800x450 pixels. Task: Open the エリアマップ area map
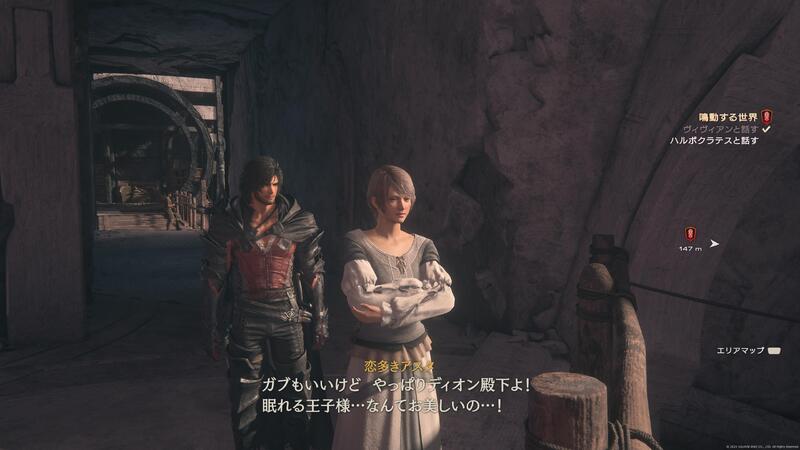tap(740, 351)
